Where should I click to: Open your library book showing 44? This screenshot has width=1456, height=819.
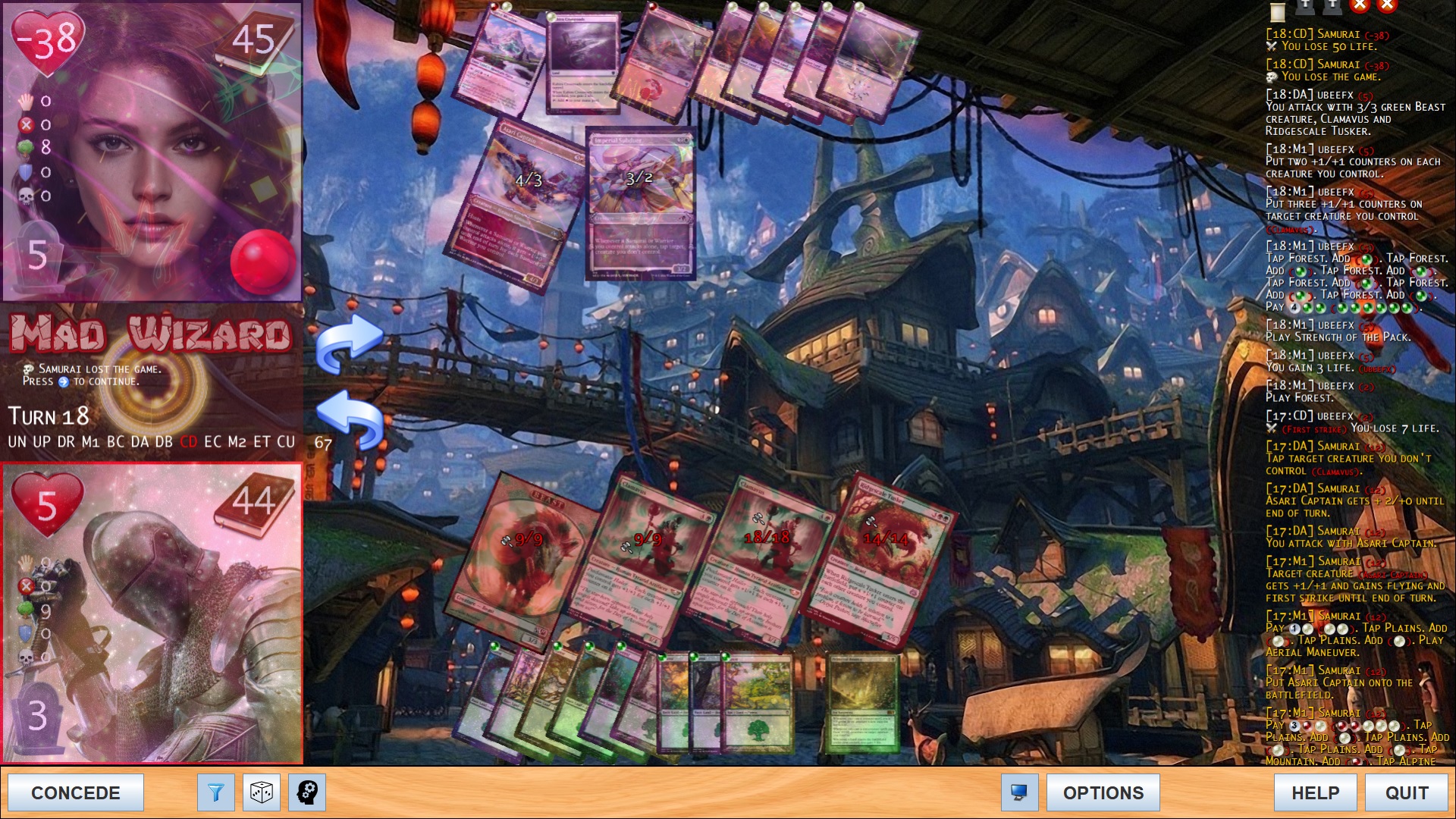[254, 502]
